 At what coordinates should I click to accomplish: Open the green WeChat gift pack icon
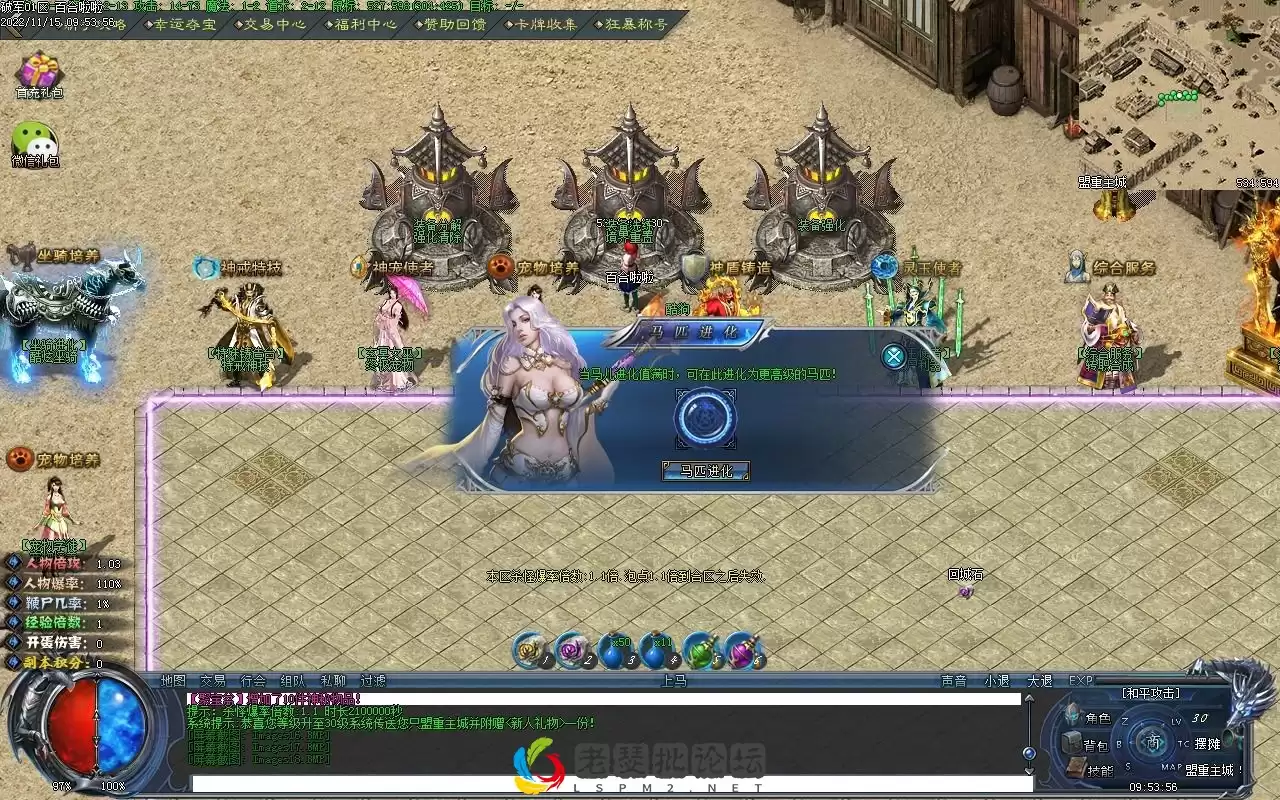35,143
